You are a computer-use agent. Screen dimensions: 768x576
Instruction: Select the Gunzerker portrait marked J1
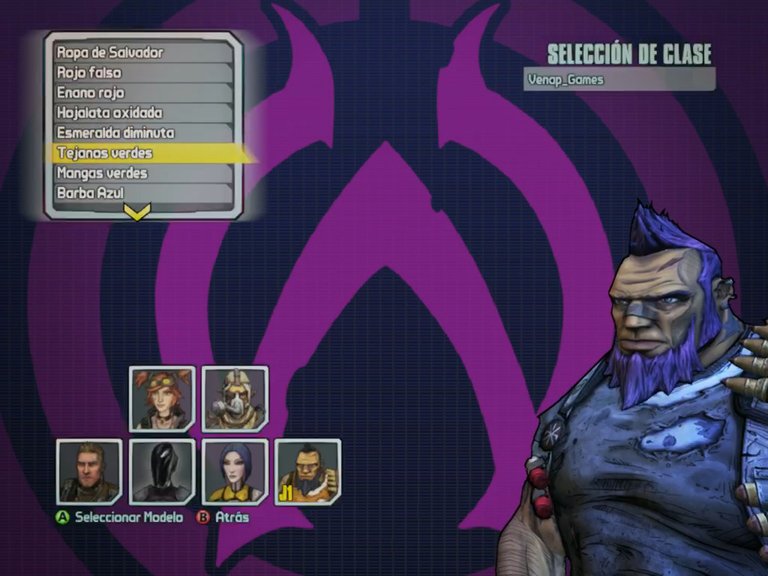[x=307, y=471]
